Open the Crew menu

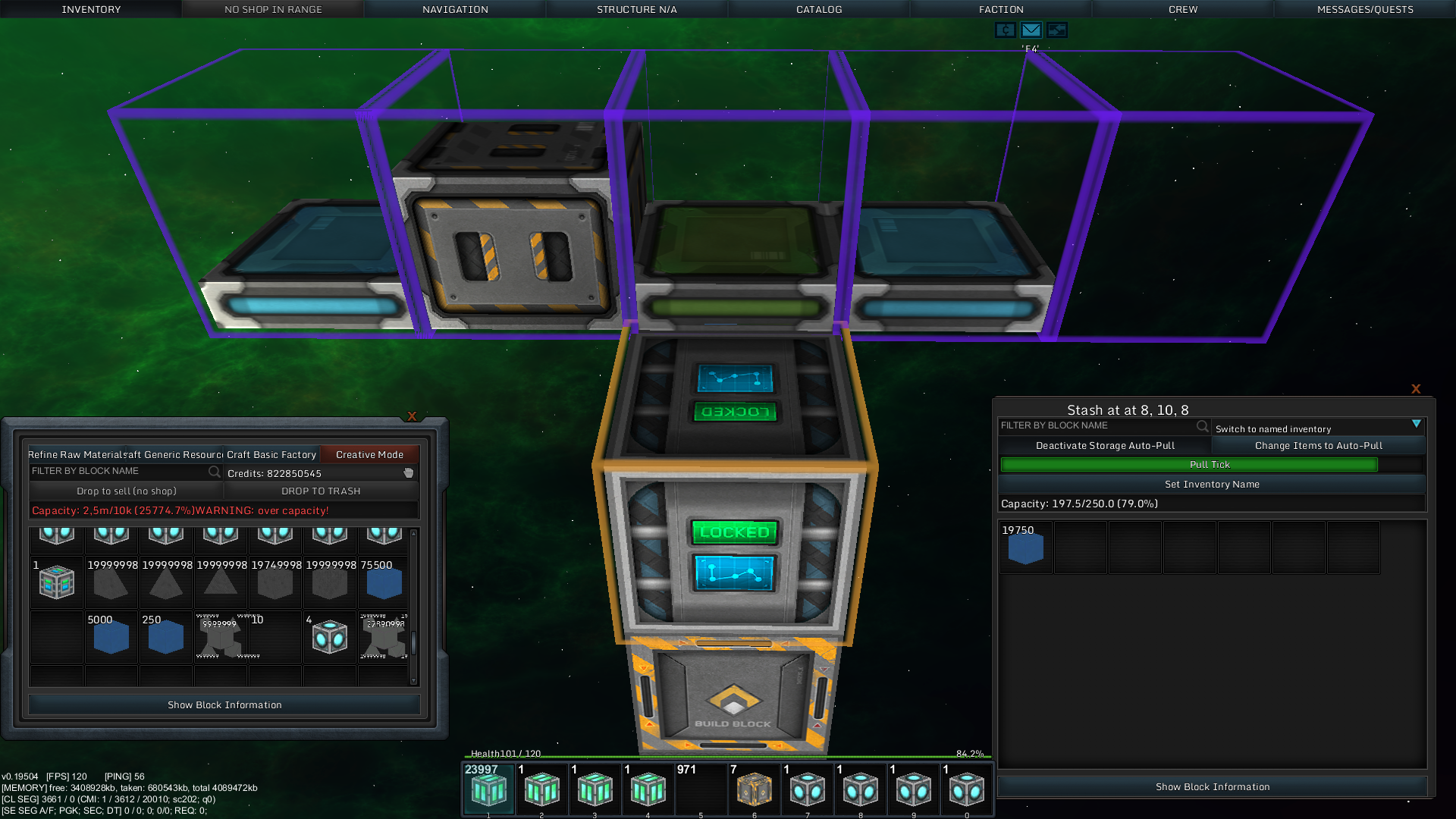[x=1183, y=9]
